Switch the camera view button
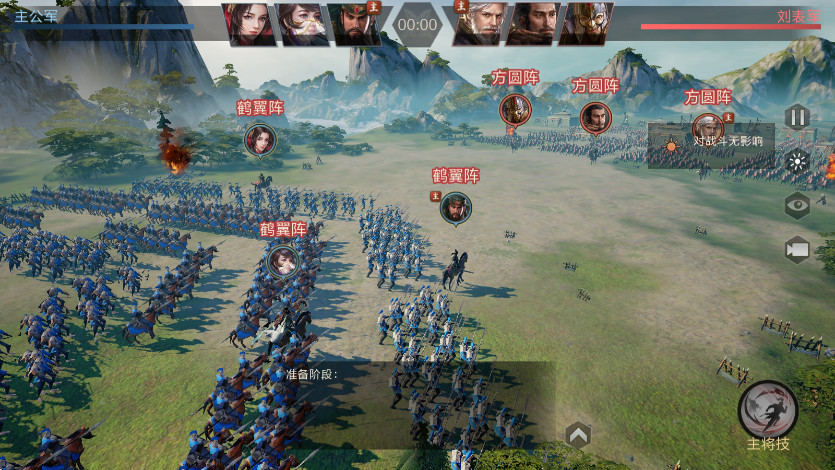The image size is (835, 470). point(797,249)
